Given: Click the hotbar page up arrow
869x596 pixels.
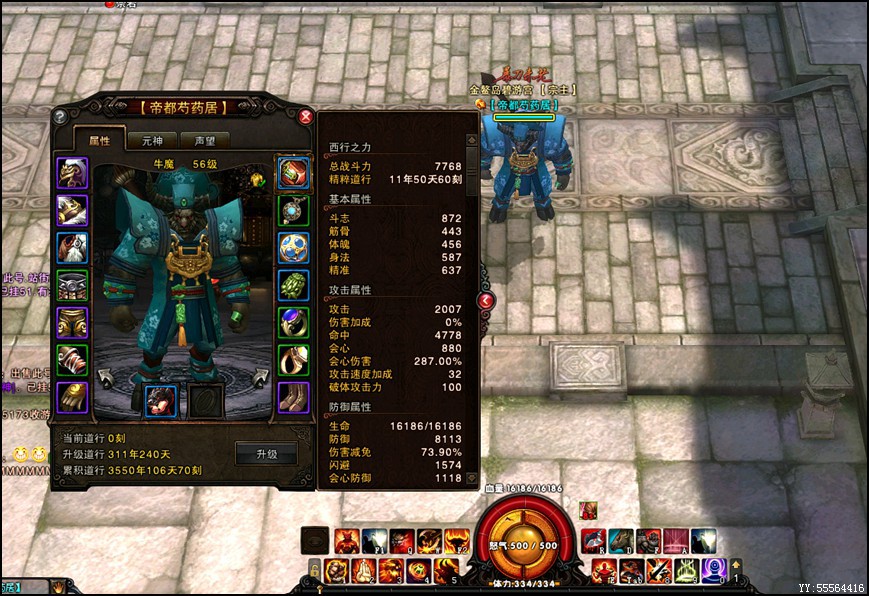Looking at the screenshot, I should pyautogui.click(x=737, y=565).
